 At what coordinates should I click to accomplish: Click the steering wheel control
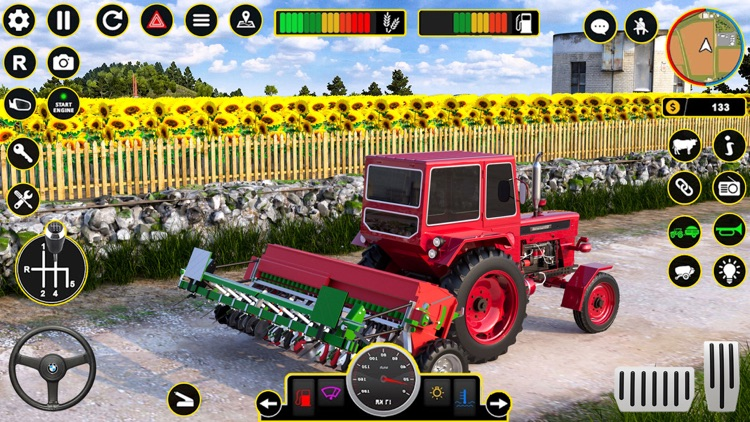pos(52,367)
